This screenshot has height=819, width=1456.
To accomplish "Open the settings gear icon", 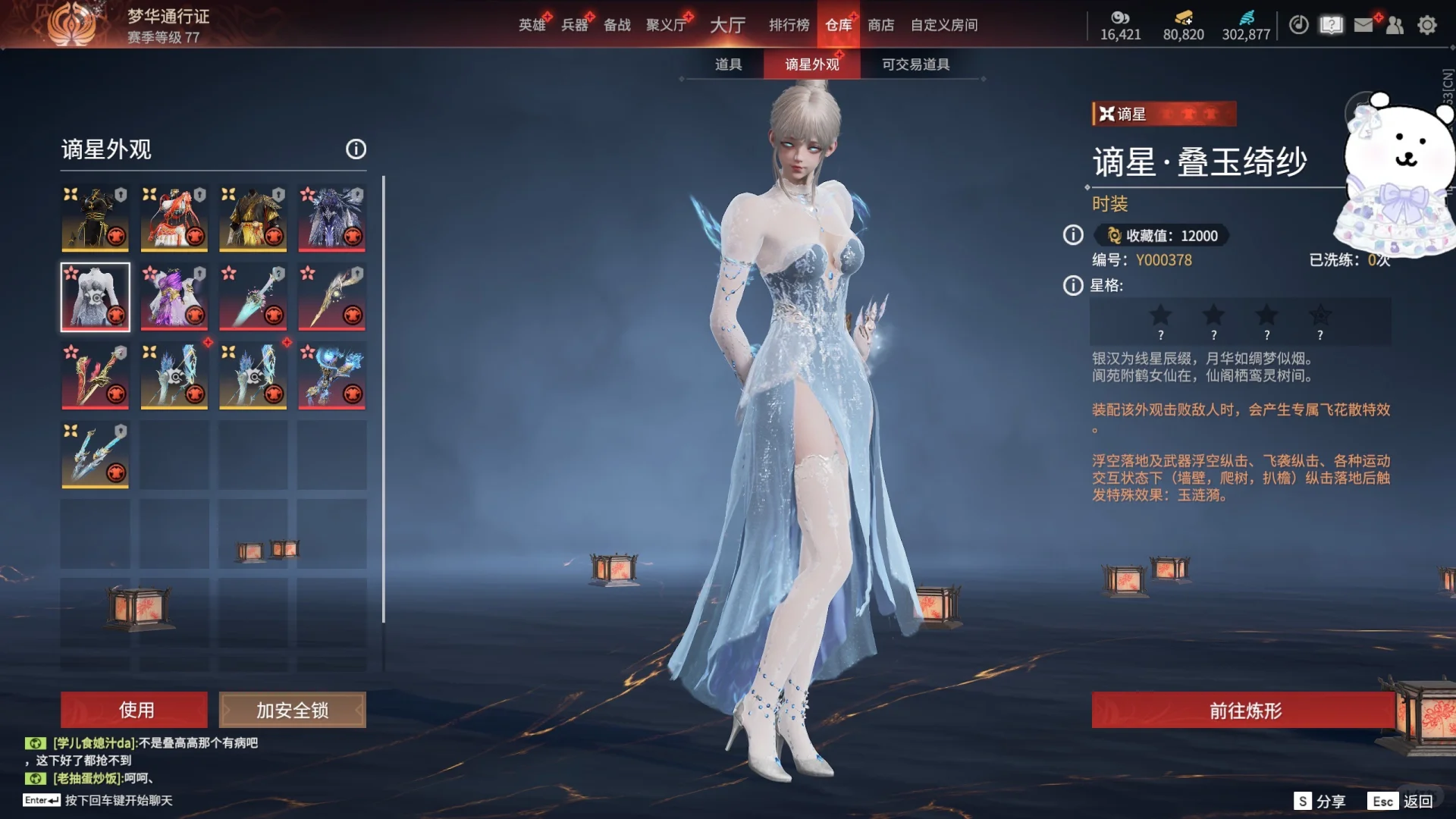I will coord(1427,25).
